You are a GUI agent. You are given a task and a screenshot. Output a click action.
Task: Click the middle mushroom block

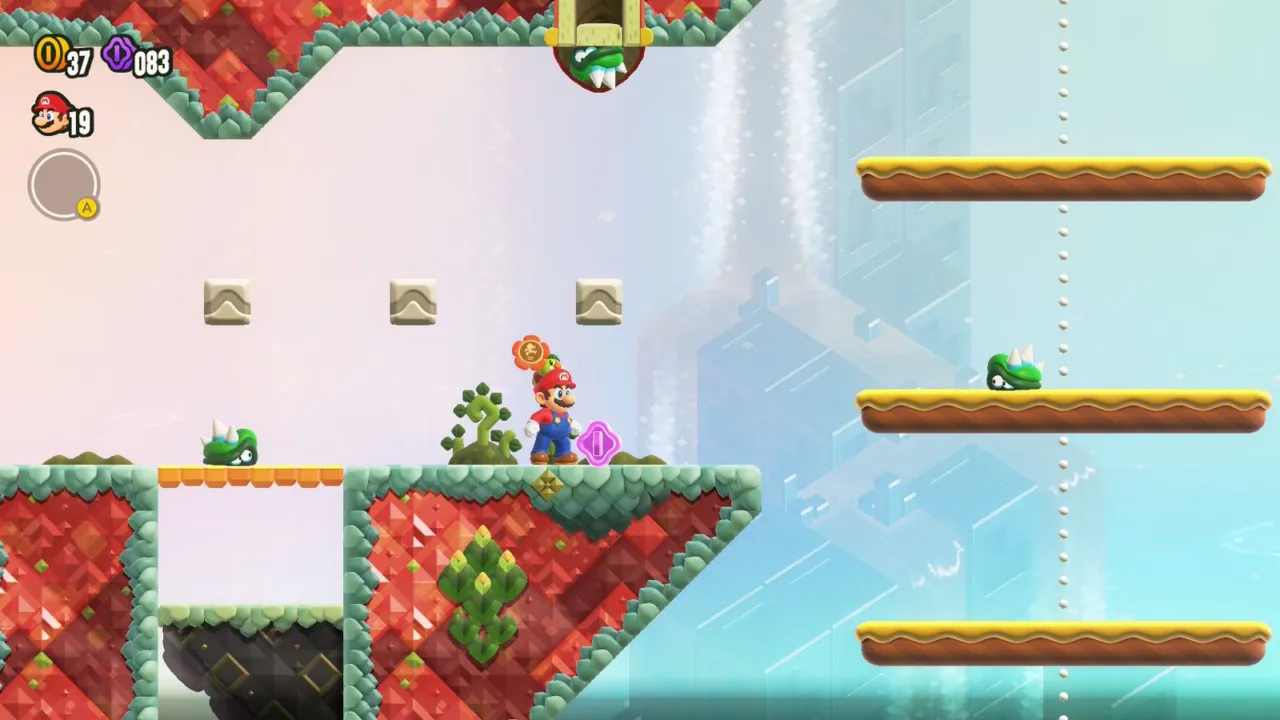point(412,301)
